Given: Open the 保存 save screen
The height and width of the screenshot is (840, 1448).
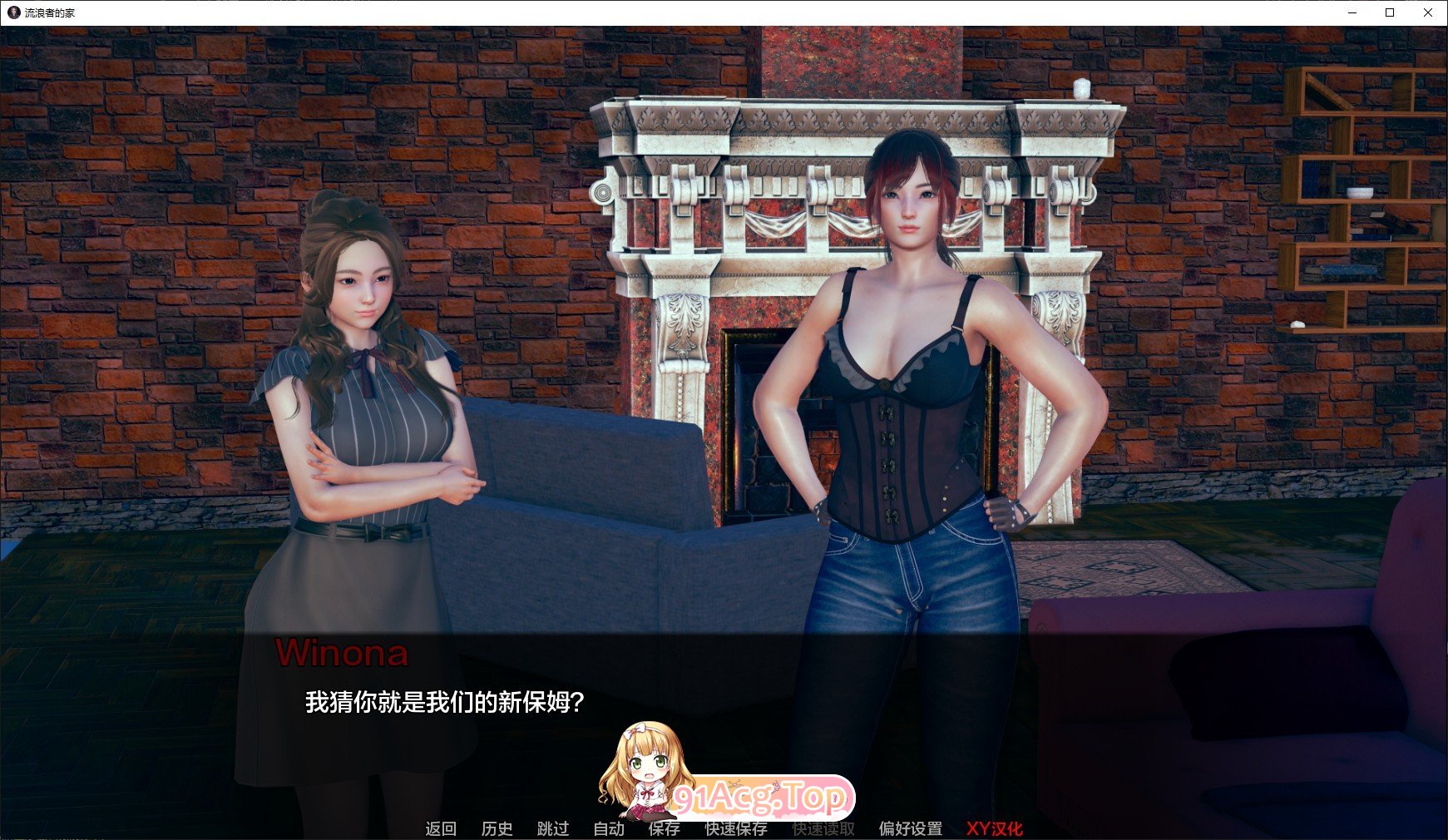Looking at the screenshot, I should click(663, 828).
